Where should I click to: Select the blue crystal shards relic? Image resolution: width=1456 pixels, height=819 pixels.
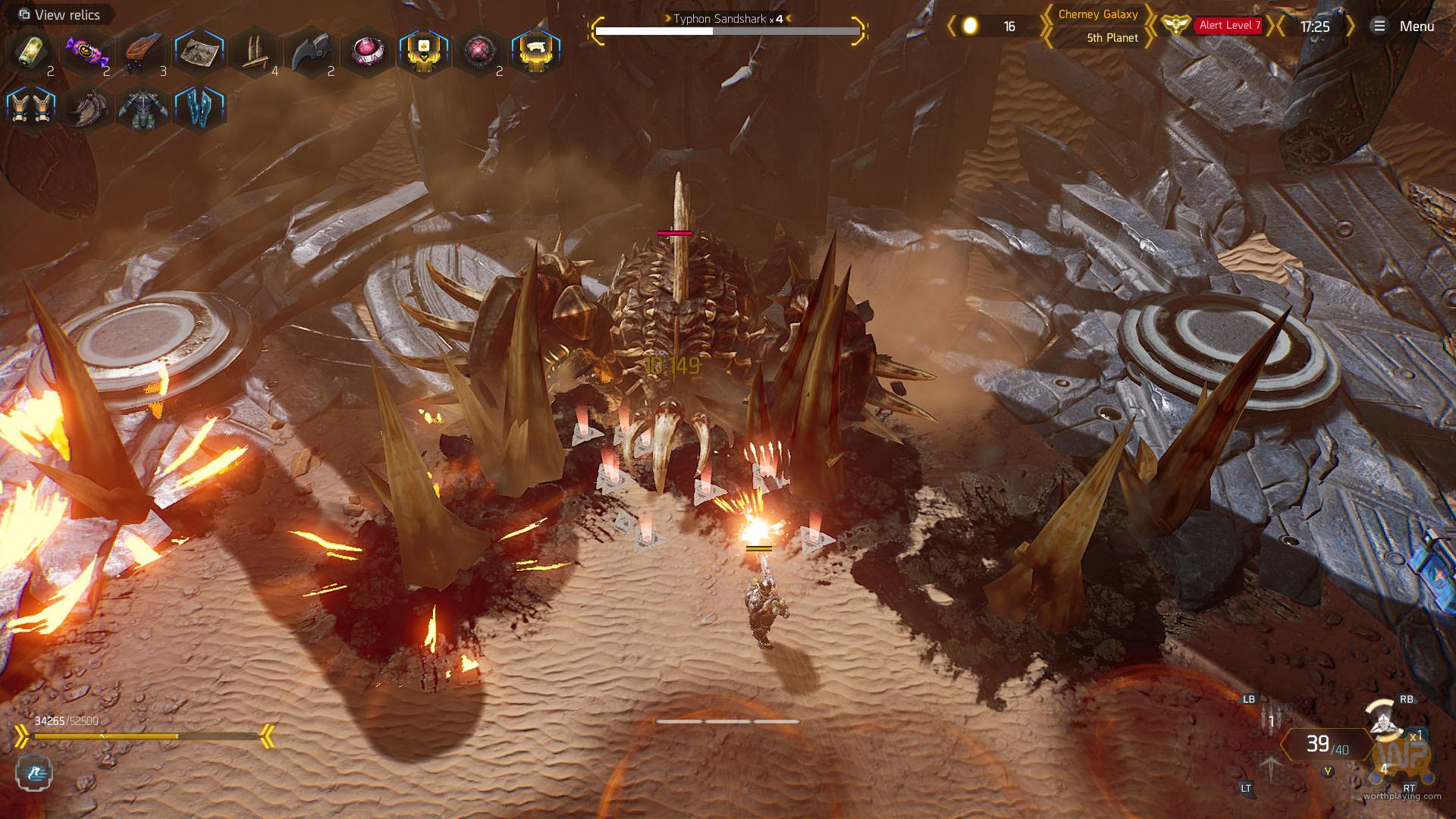tap(199, 108)
